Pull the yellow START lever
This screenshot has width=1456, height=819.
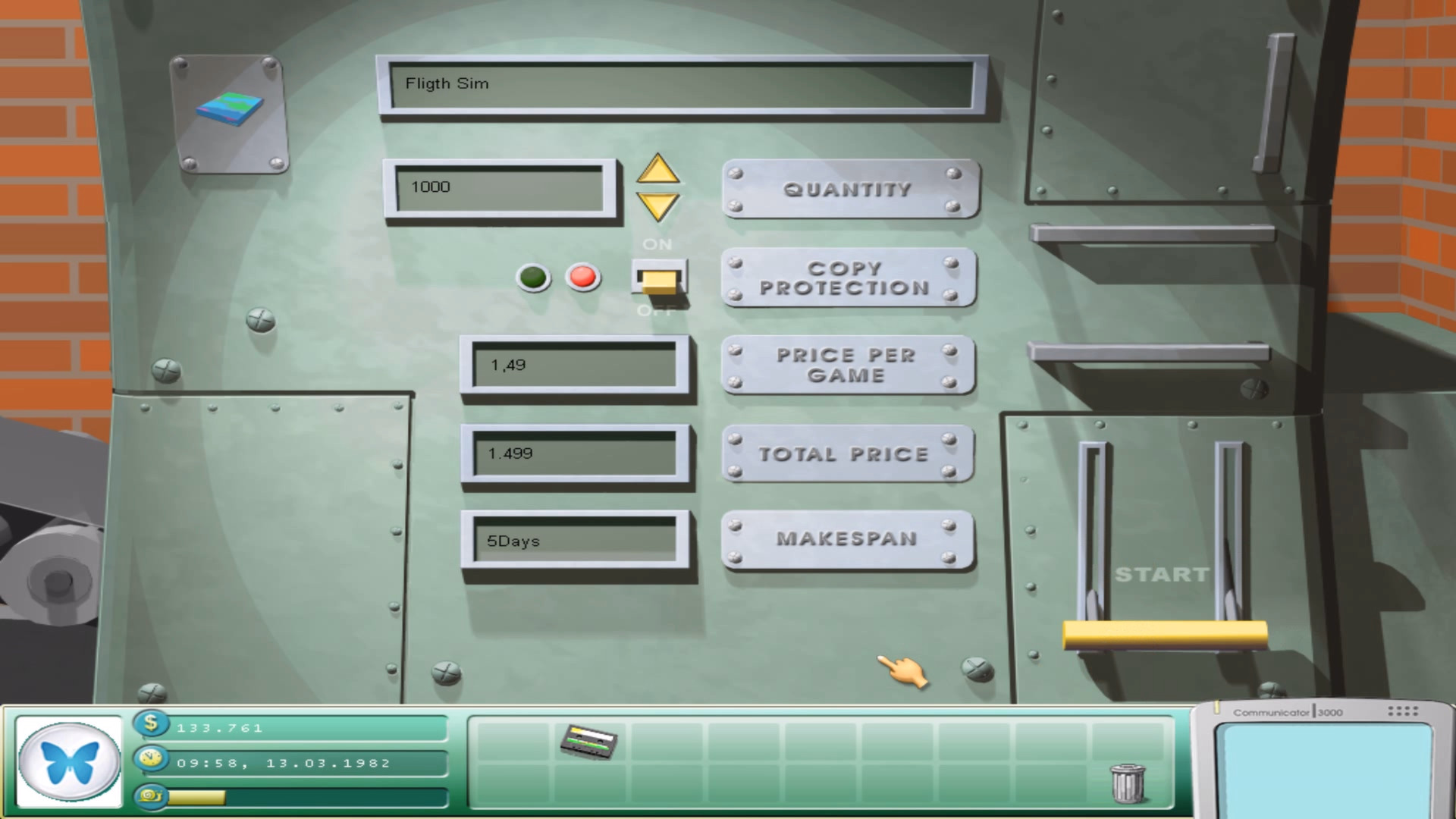click(x=1164, y=634)
